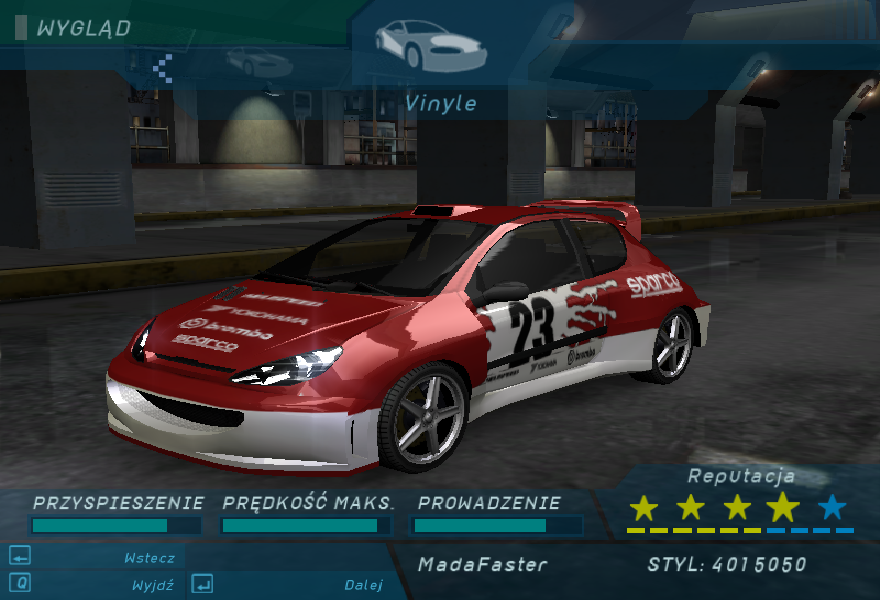Click the left arrow beside the category icons

click(x=163, y=67)
